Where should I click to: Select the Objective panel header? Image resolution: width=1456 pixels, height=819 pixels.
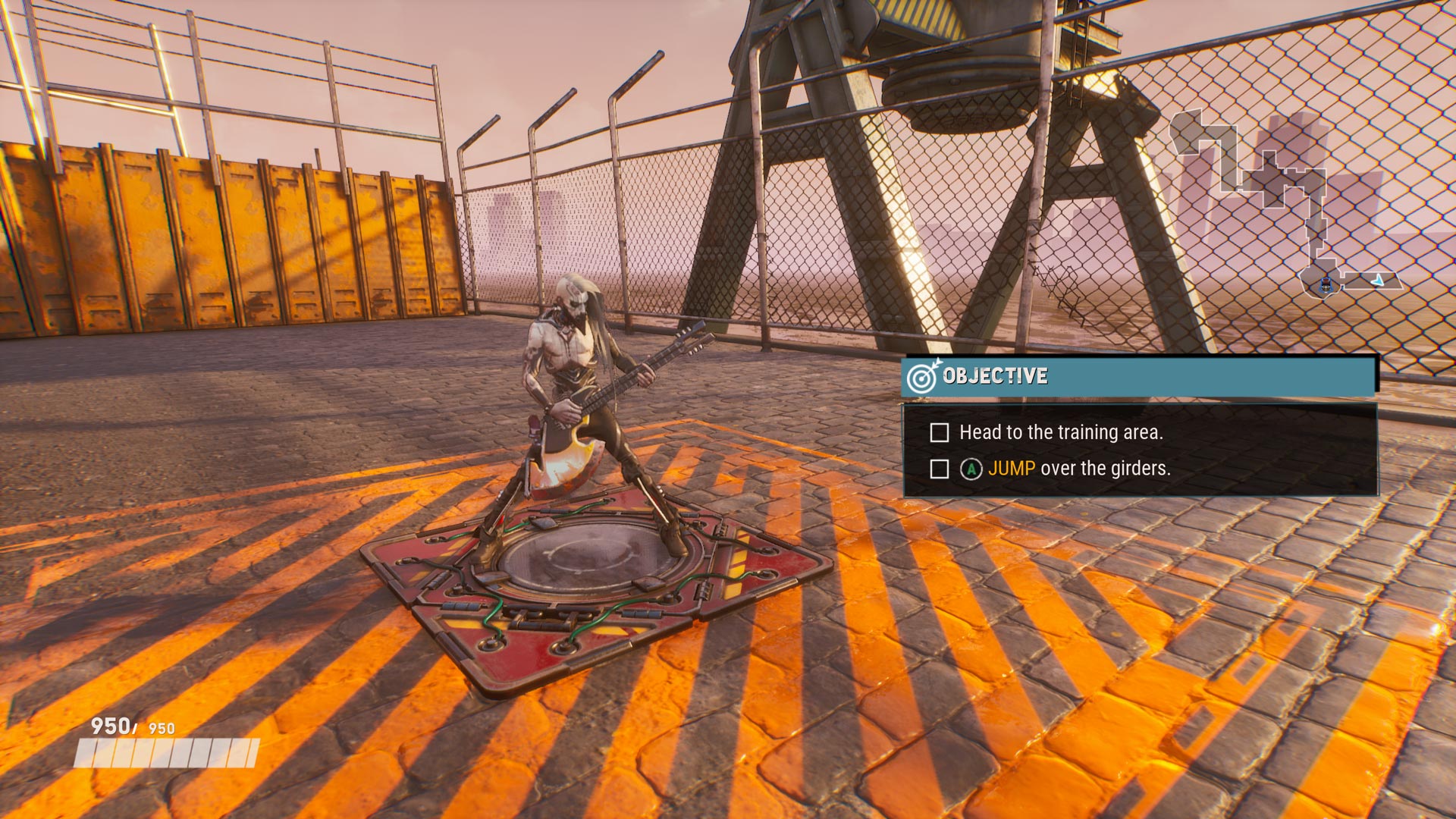(1137, 376)
